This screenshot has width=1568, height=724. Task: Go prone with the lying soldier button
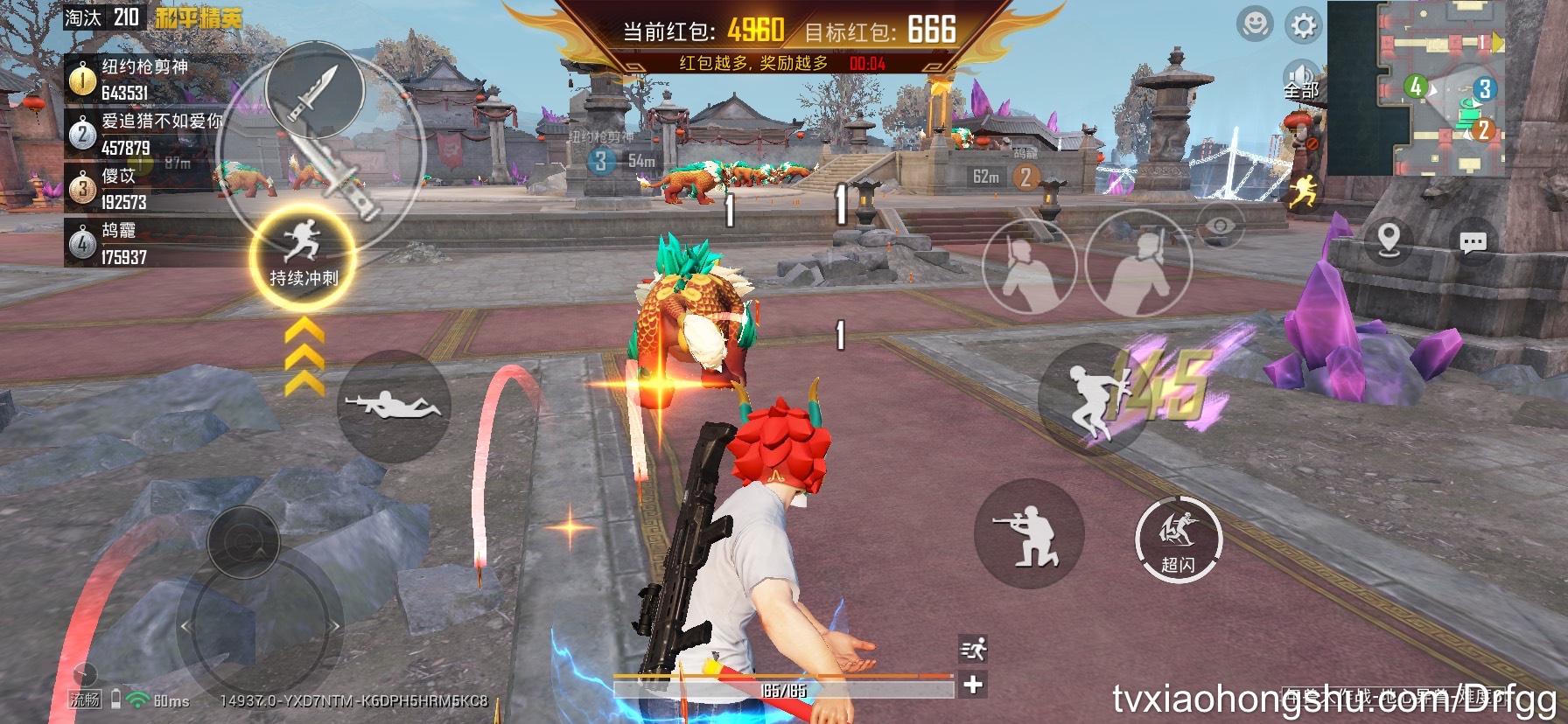[393, 406]
